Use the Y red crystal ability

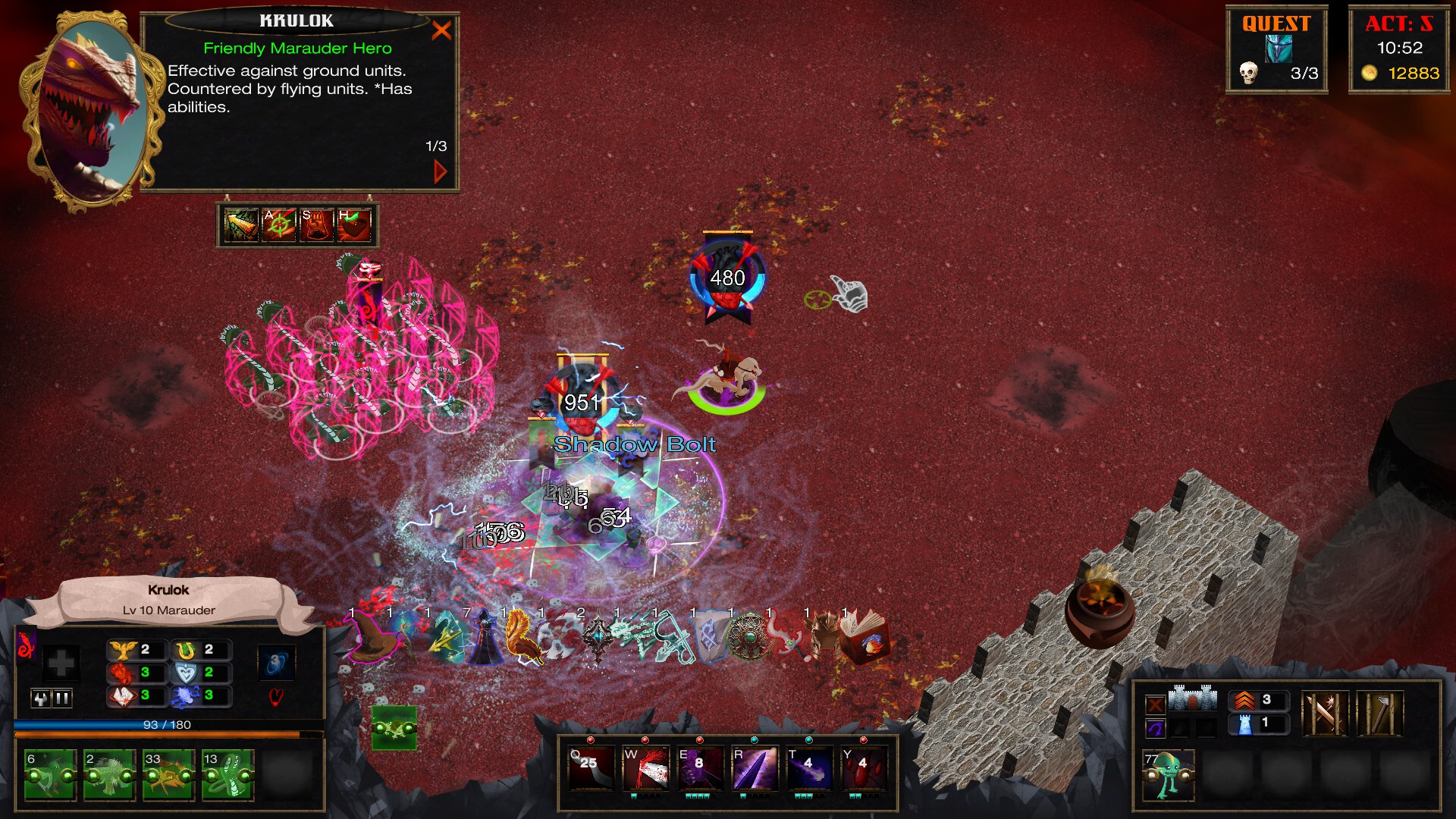(864, 768)
